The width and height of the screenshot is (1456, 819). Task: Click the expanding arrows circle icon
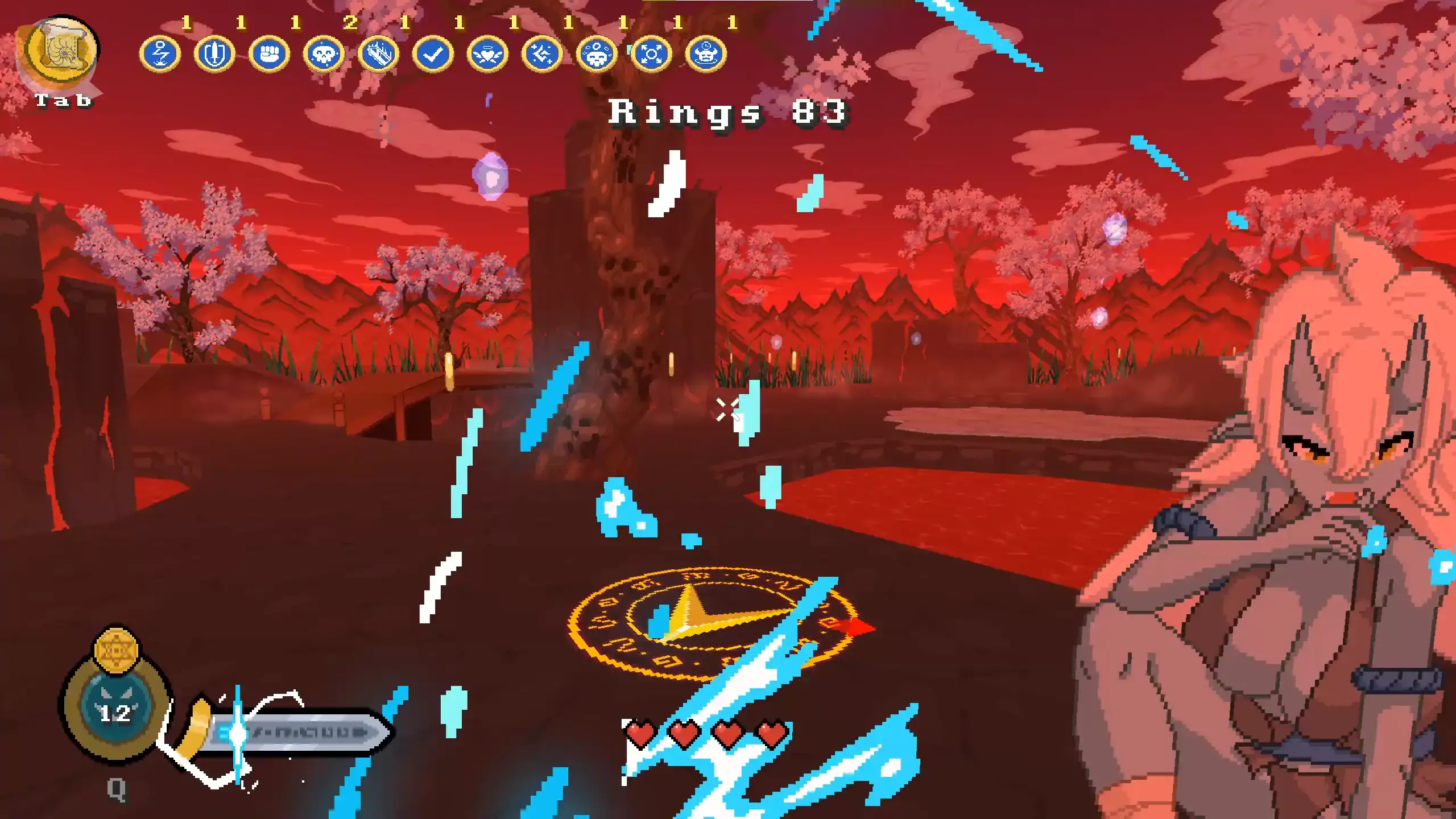coord(651,55)
